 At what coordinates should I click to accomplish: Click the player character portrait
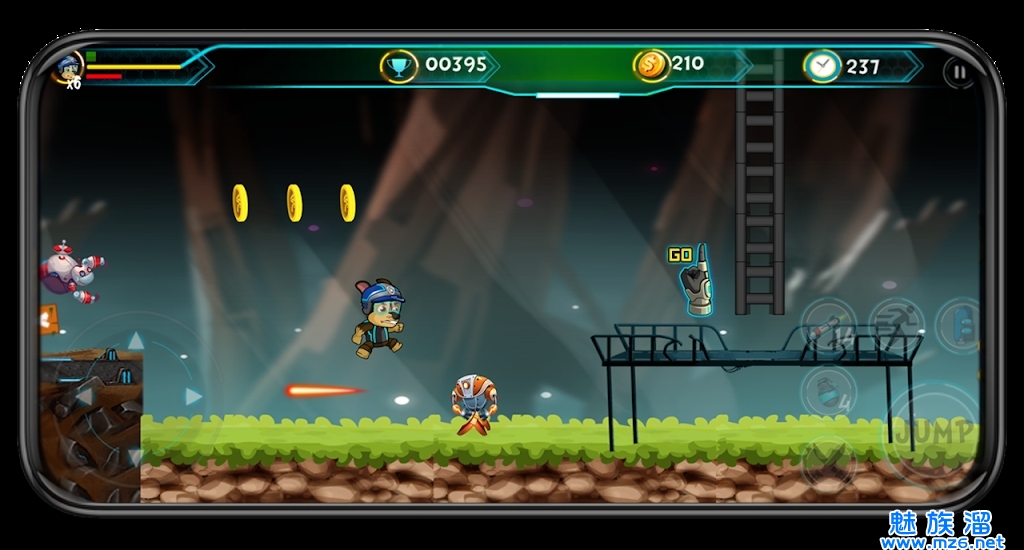(x=68, y=68)
